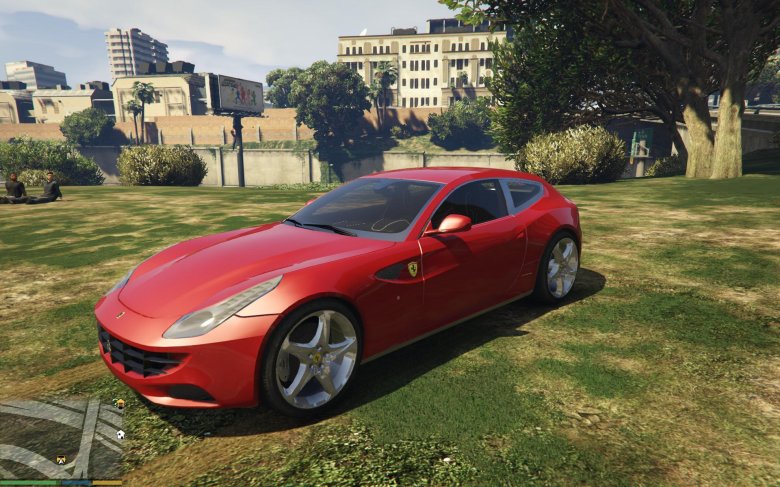Select the white house marker on the minimap
The height and width of the screenshot is (487, 780).
tap(120, 434)
